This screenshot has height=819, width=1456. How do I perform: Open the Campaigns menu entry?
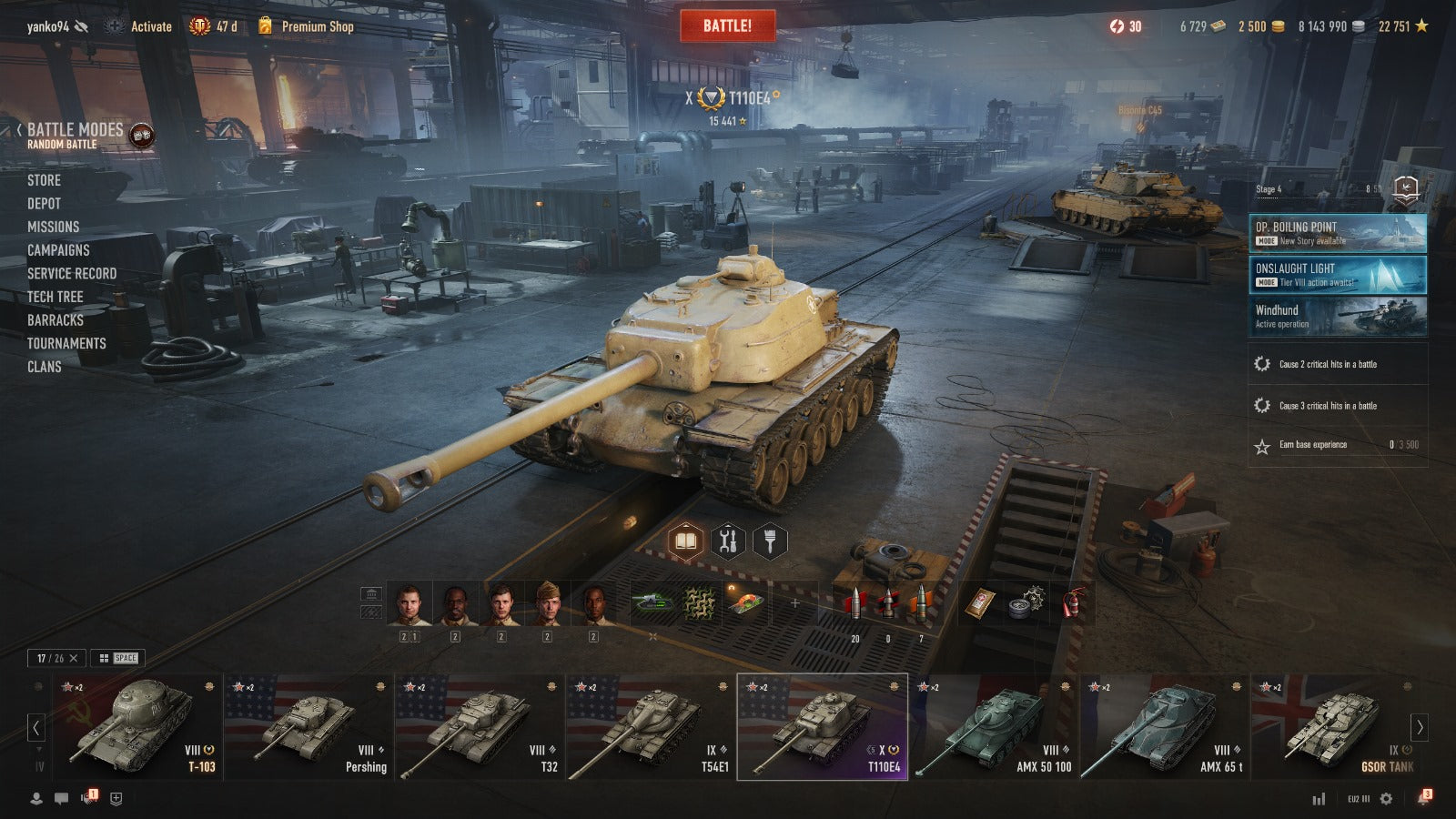[58, 250]
